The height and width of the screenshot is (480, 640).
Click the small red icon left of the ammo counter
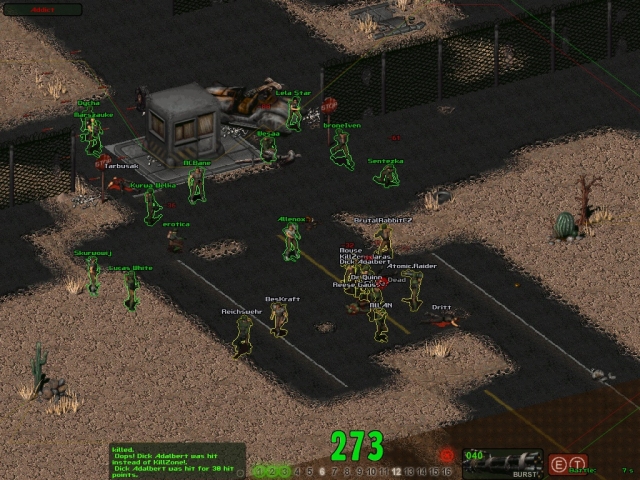click(x=446, y=455)
